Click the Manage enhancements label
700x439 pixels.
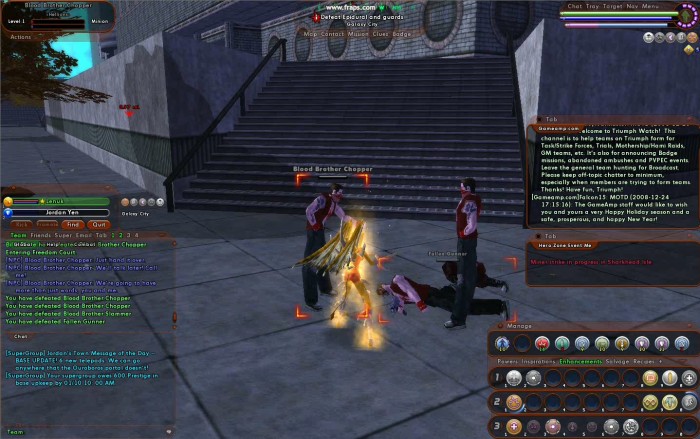point(519,326)
